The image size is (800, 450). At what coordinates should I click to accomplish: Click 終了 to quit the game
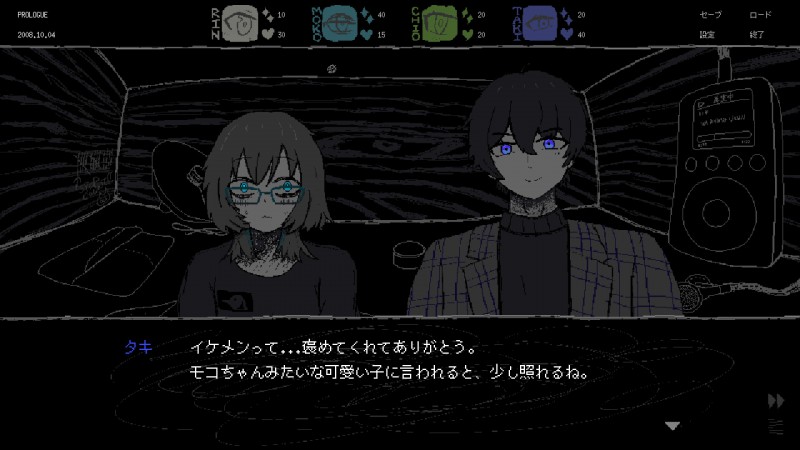point(757,34)
